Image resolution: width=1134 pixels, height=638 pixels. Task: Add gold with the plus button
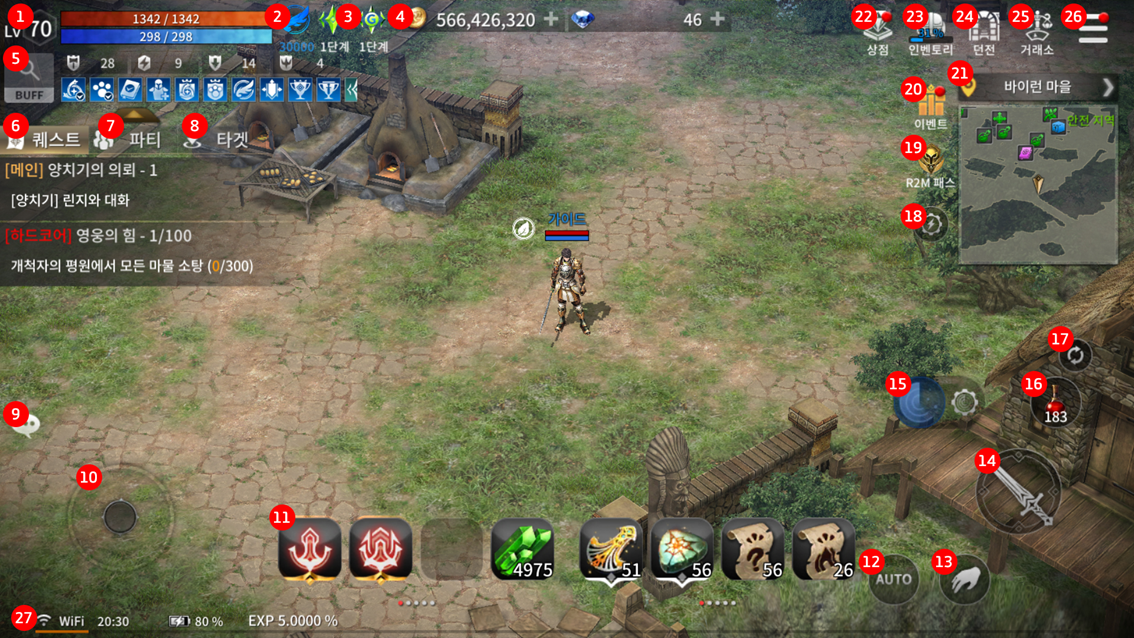click(551, 19)
